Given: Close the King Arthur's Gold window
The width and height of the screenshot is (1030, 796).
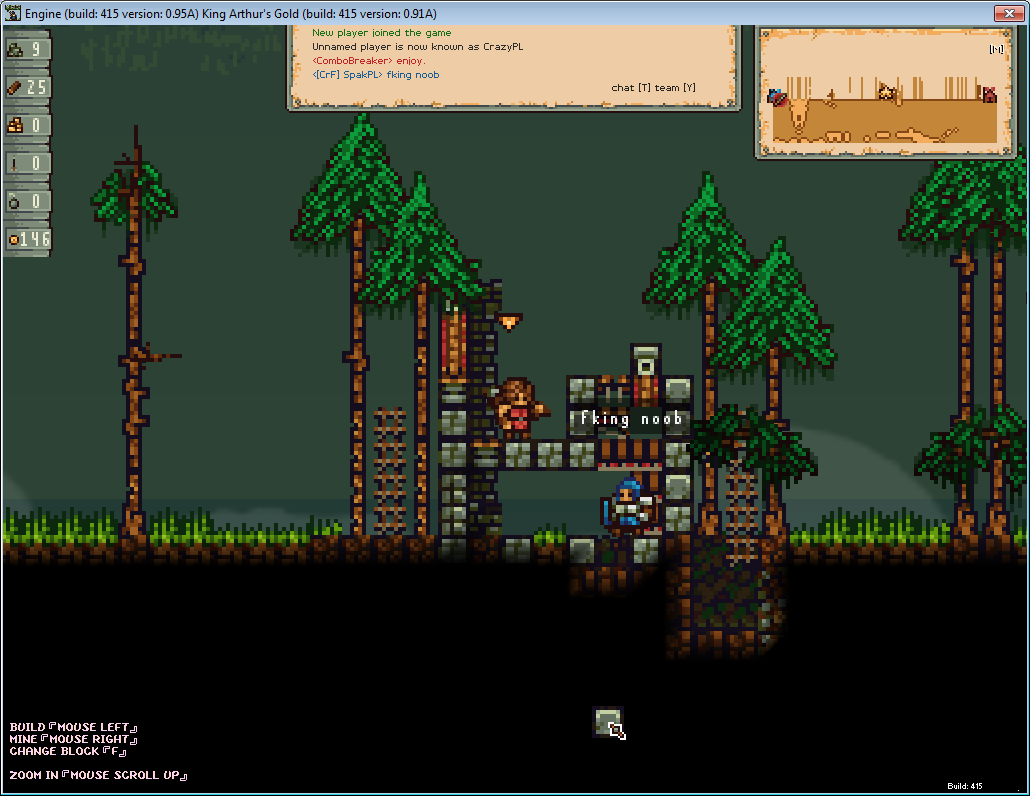Looking at the screenshot, I should pyautogui.click(x=1006, y=13).
